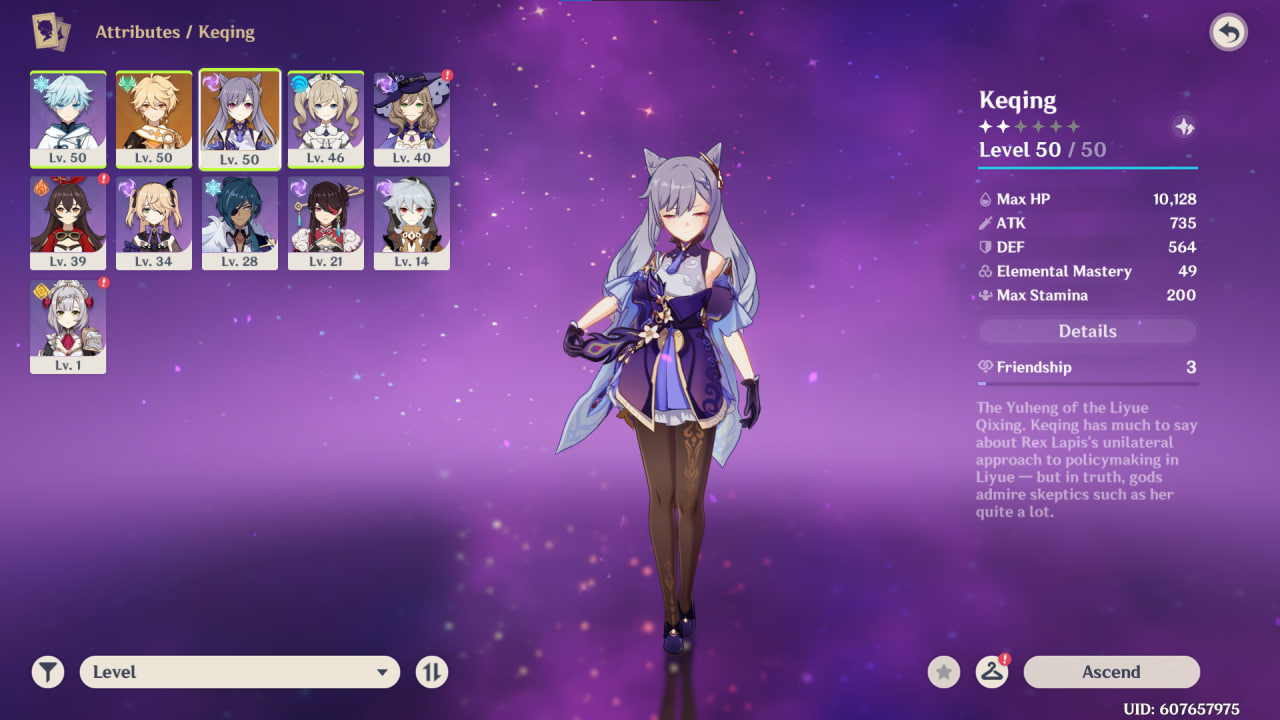Ascend Keqing with the Ascend button

pyautogui.click(x=1111, y=672)
